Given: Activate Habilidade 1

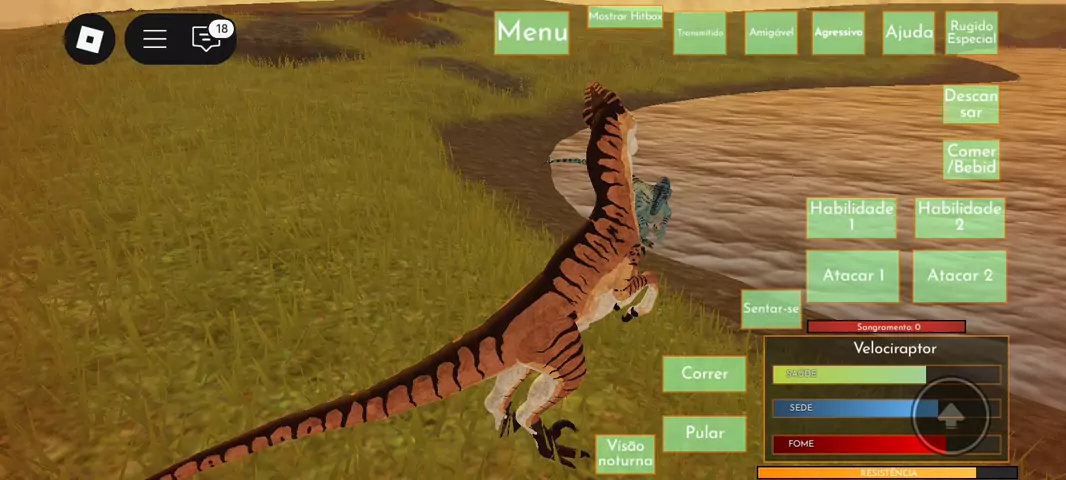Looking at the screenshot, I should pos(851,217).
